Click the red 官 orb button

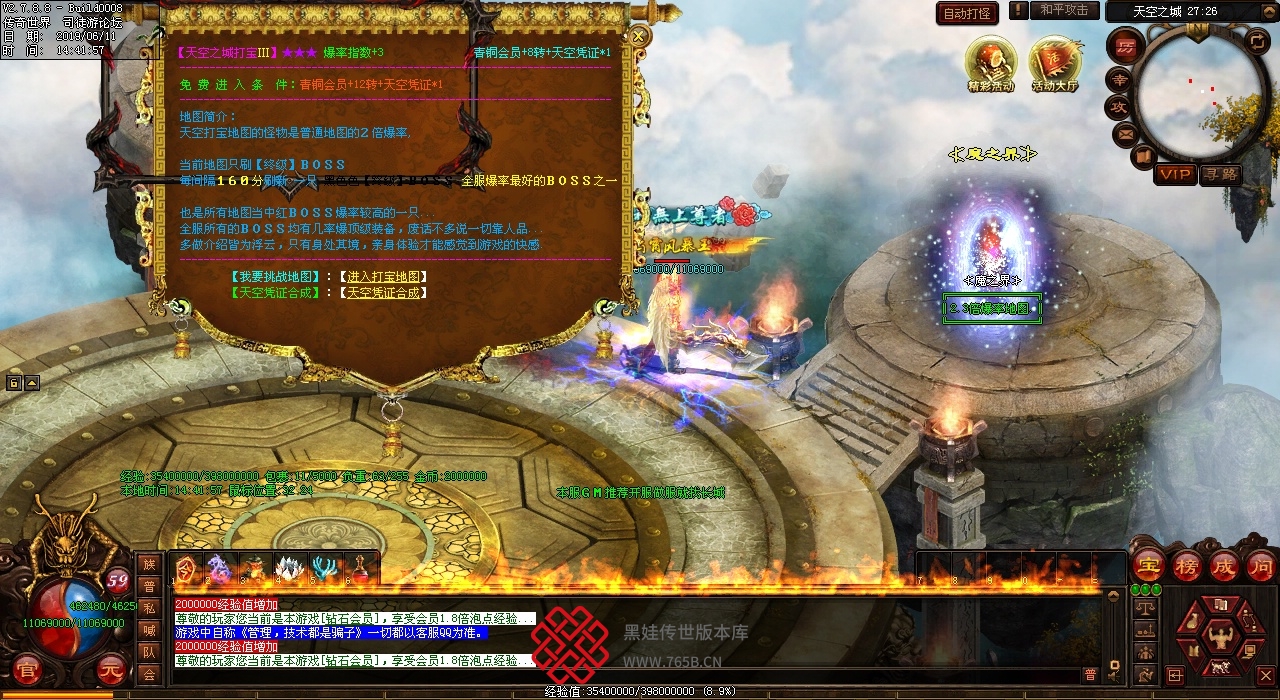(x=27, y=668)
